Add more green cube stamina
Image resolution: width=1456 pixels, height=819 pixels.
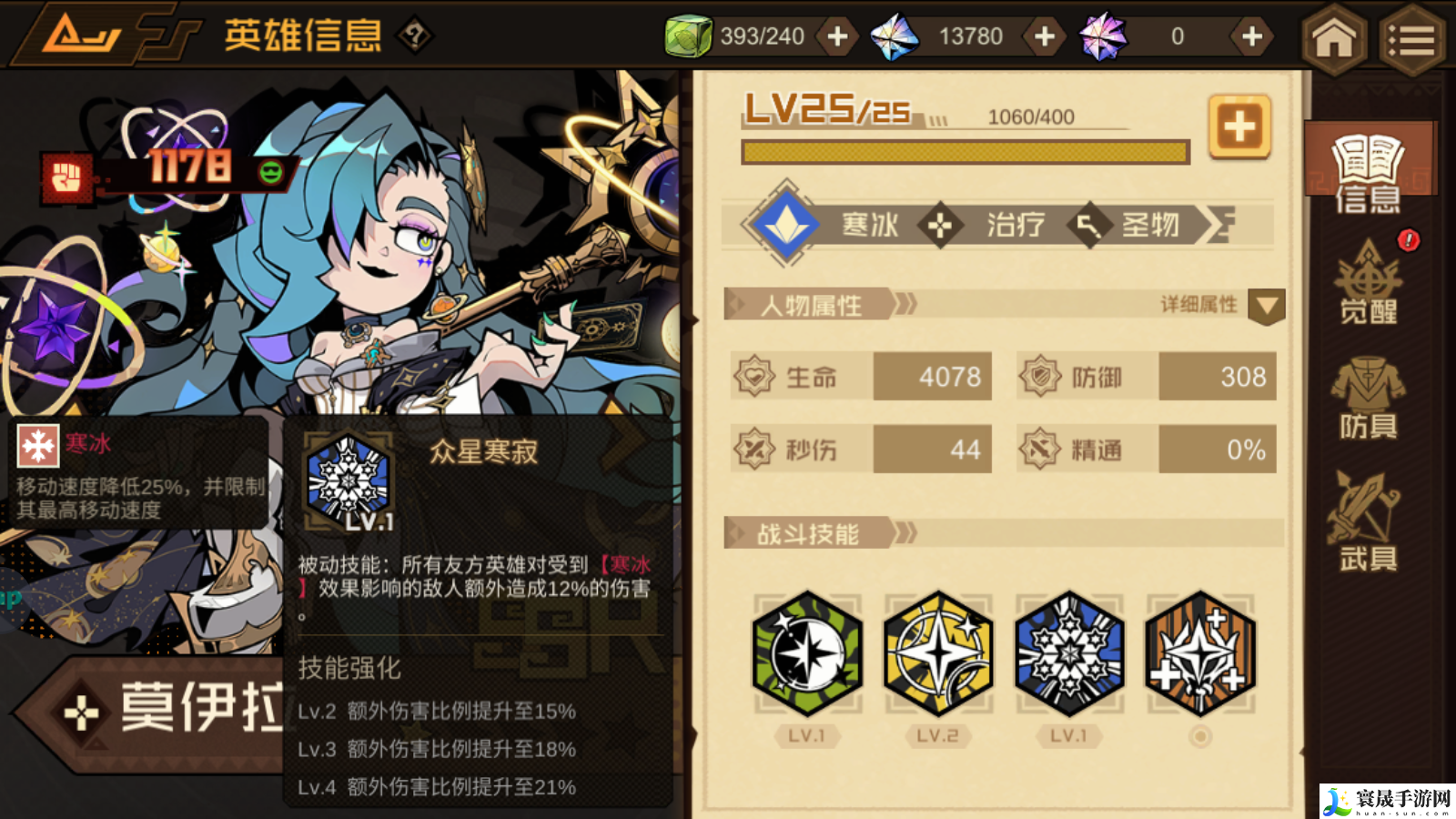pos(837,36)
